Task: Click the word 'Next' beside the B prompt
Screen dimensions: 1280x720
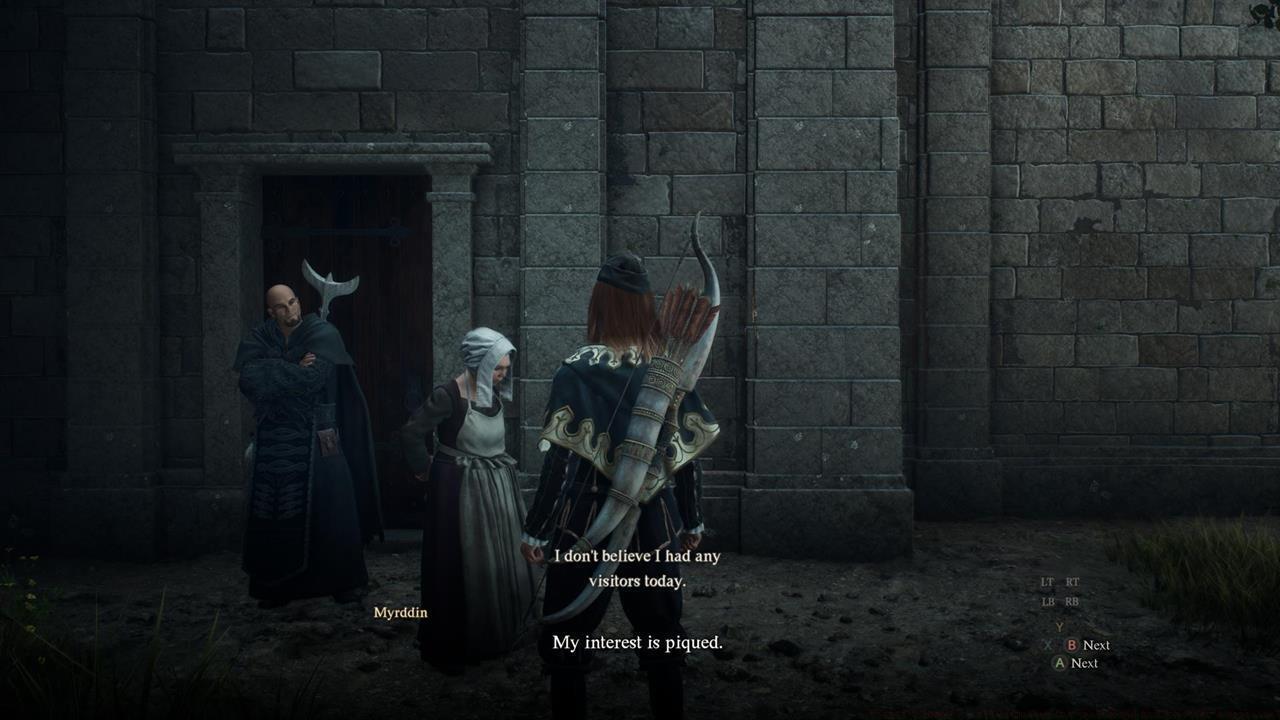Action: tap(1097, 645)
